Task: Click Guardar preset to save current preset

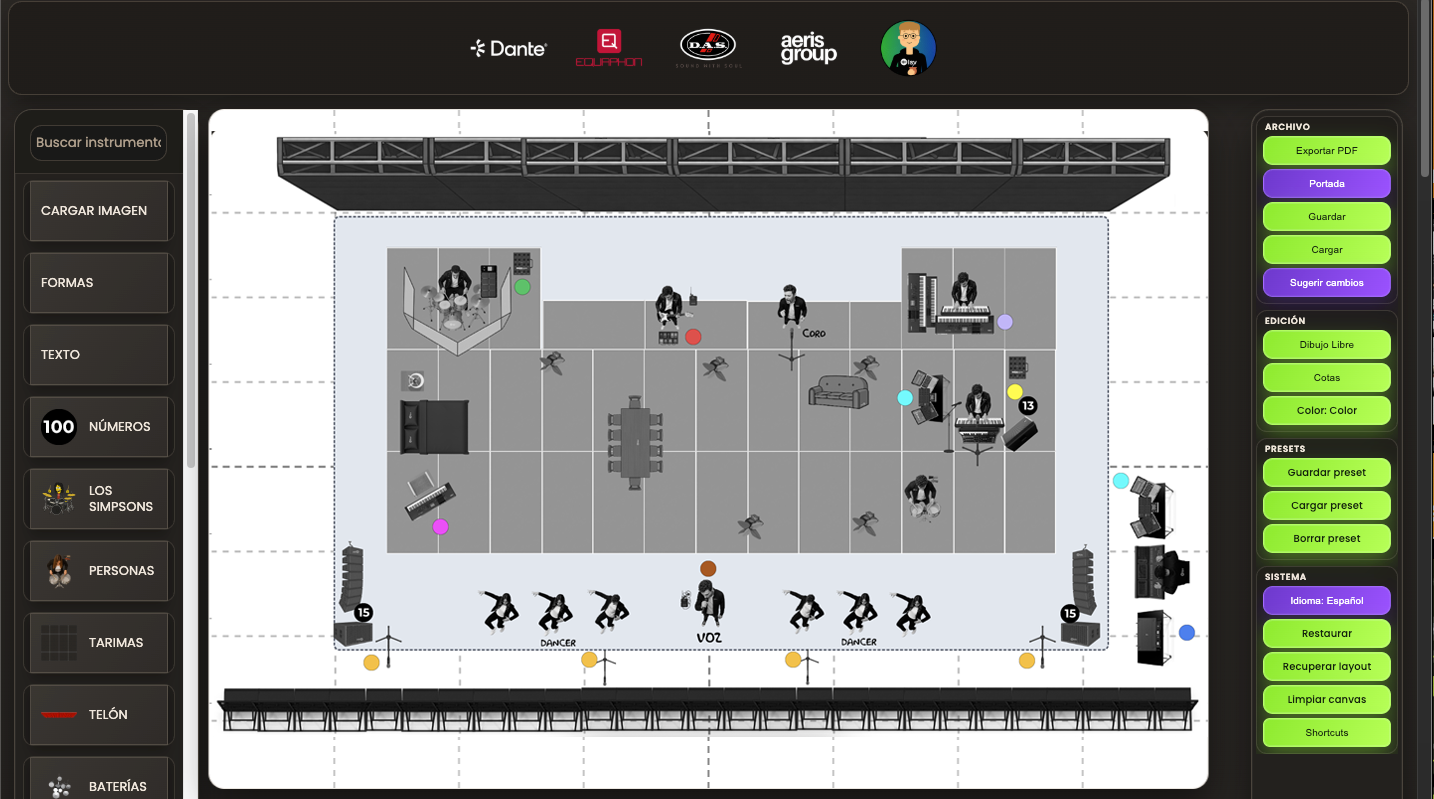Action: [x=1326, y=472]
